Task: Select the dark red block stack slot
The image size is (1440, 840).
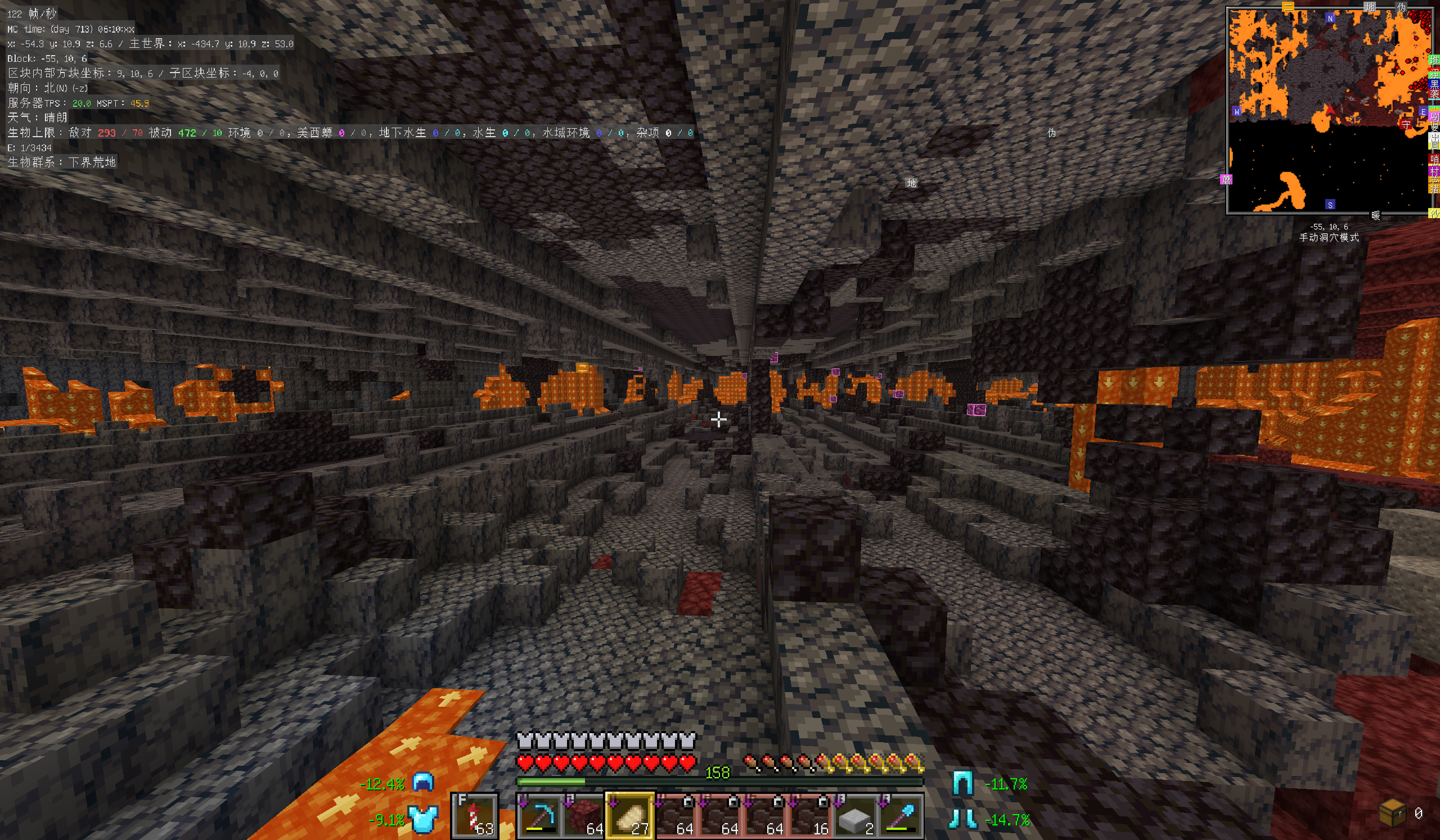Action: click(584, 816)
